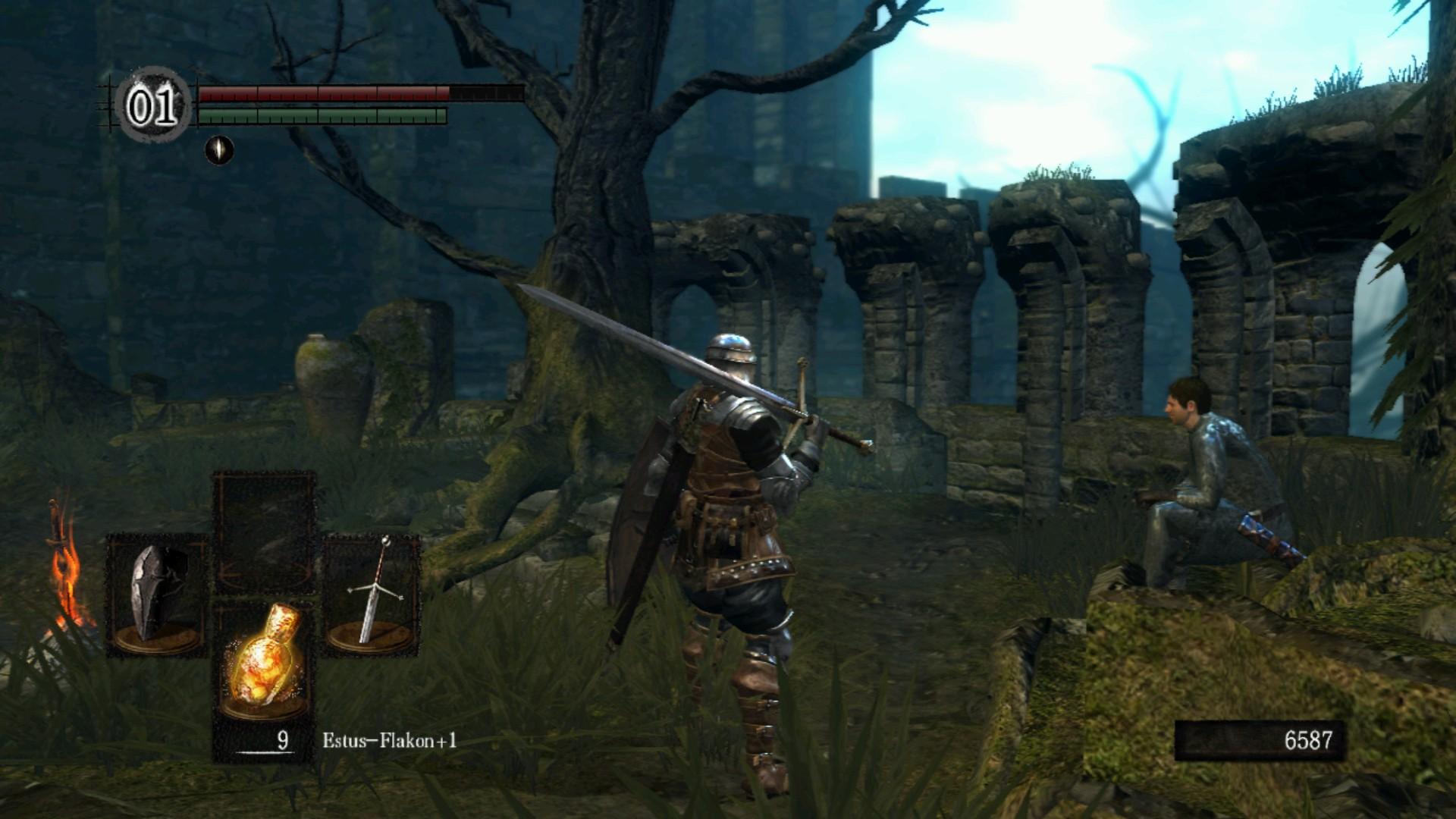Screen dimensions: 1456x819
Task: Click the round status icon below the stamina bar
Action: coord(219,149)
